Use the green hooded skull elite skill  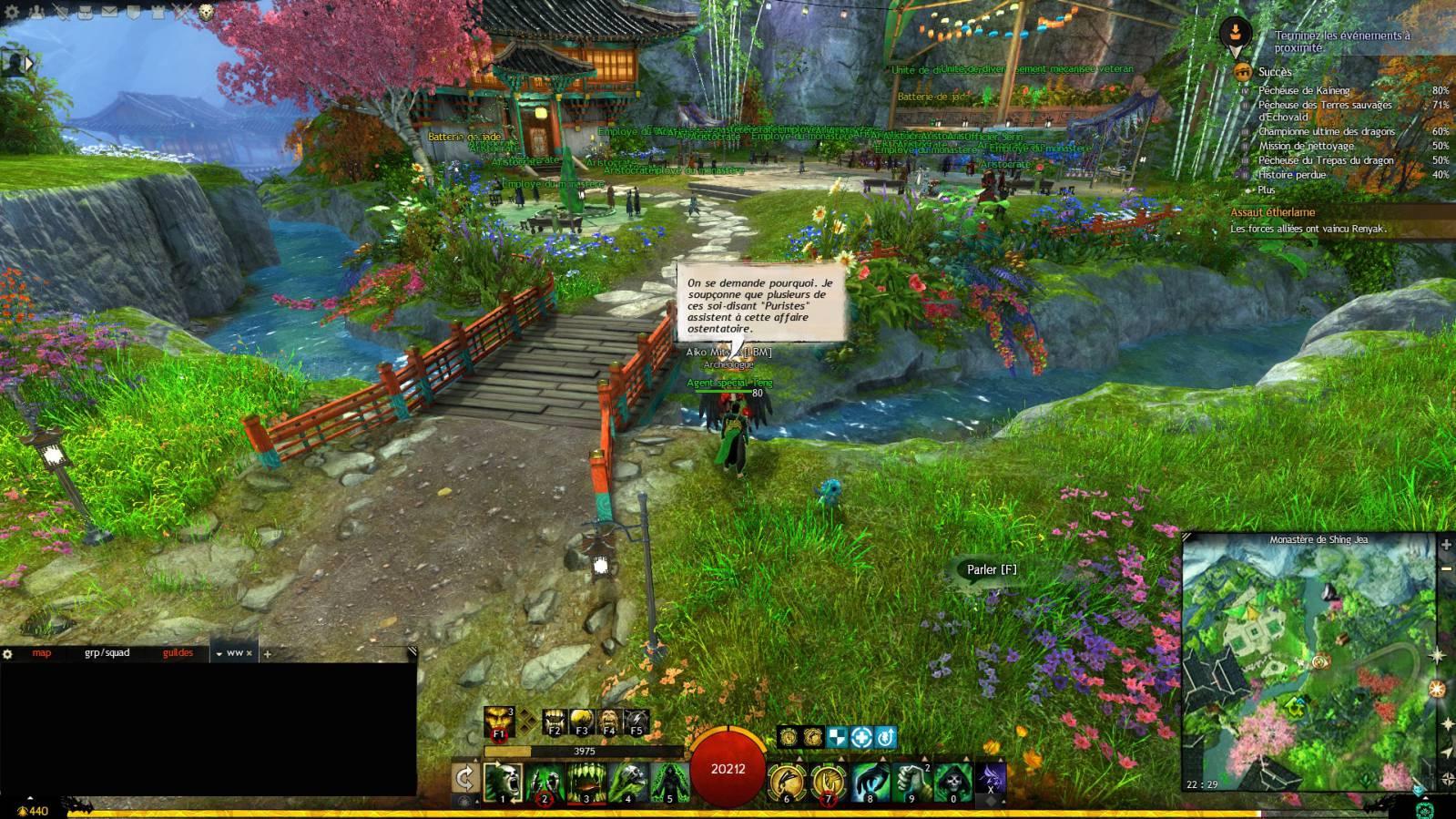tap(952, 783)
